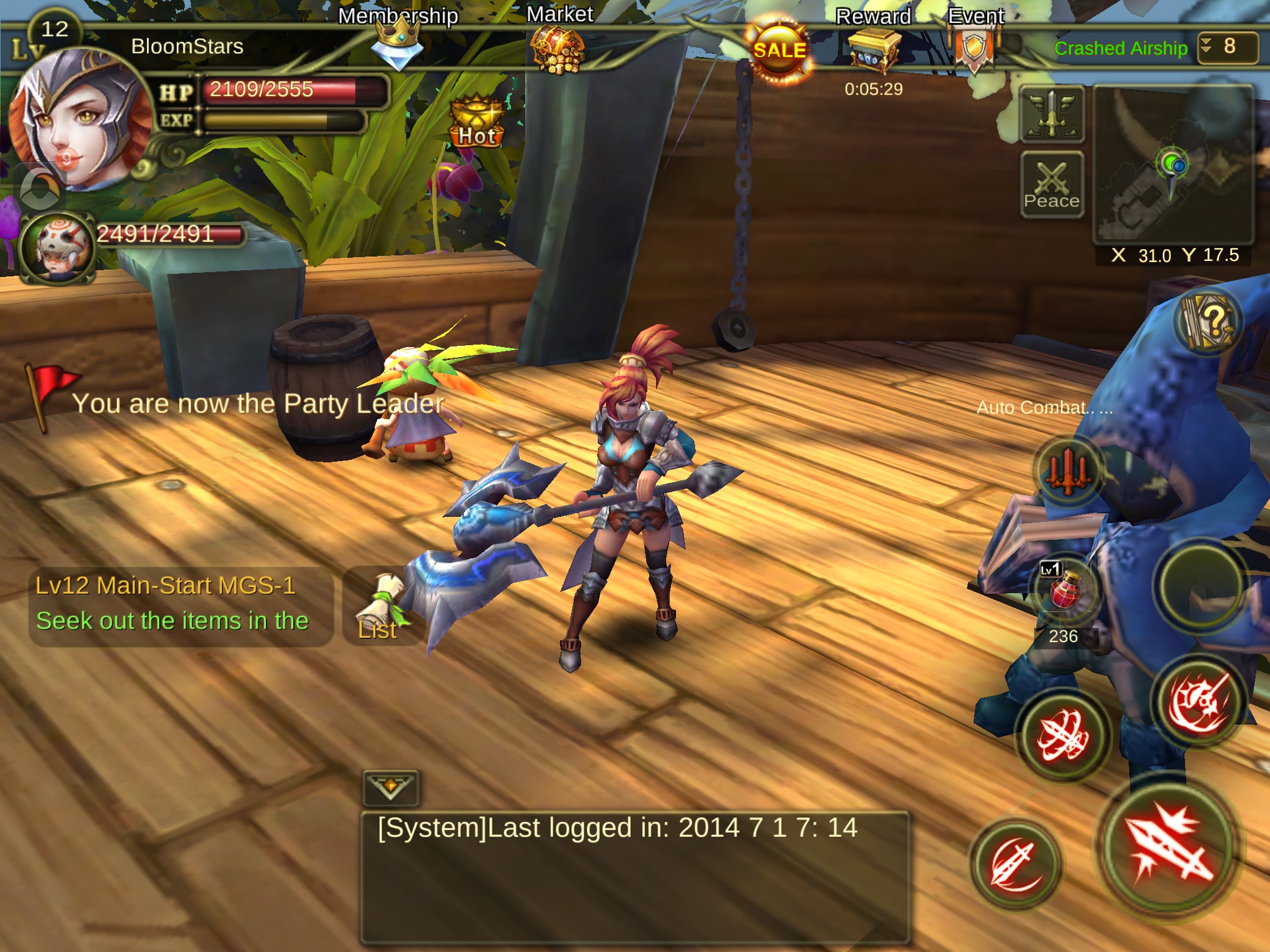Open the Hot deals icon
Screen dimensions: 1270x952
pos(476,121)
